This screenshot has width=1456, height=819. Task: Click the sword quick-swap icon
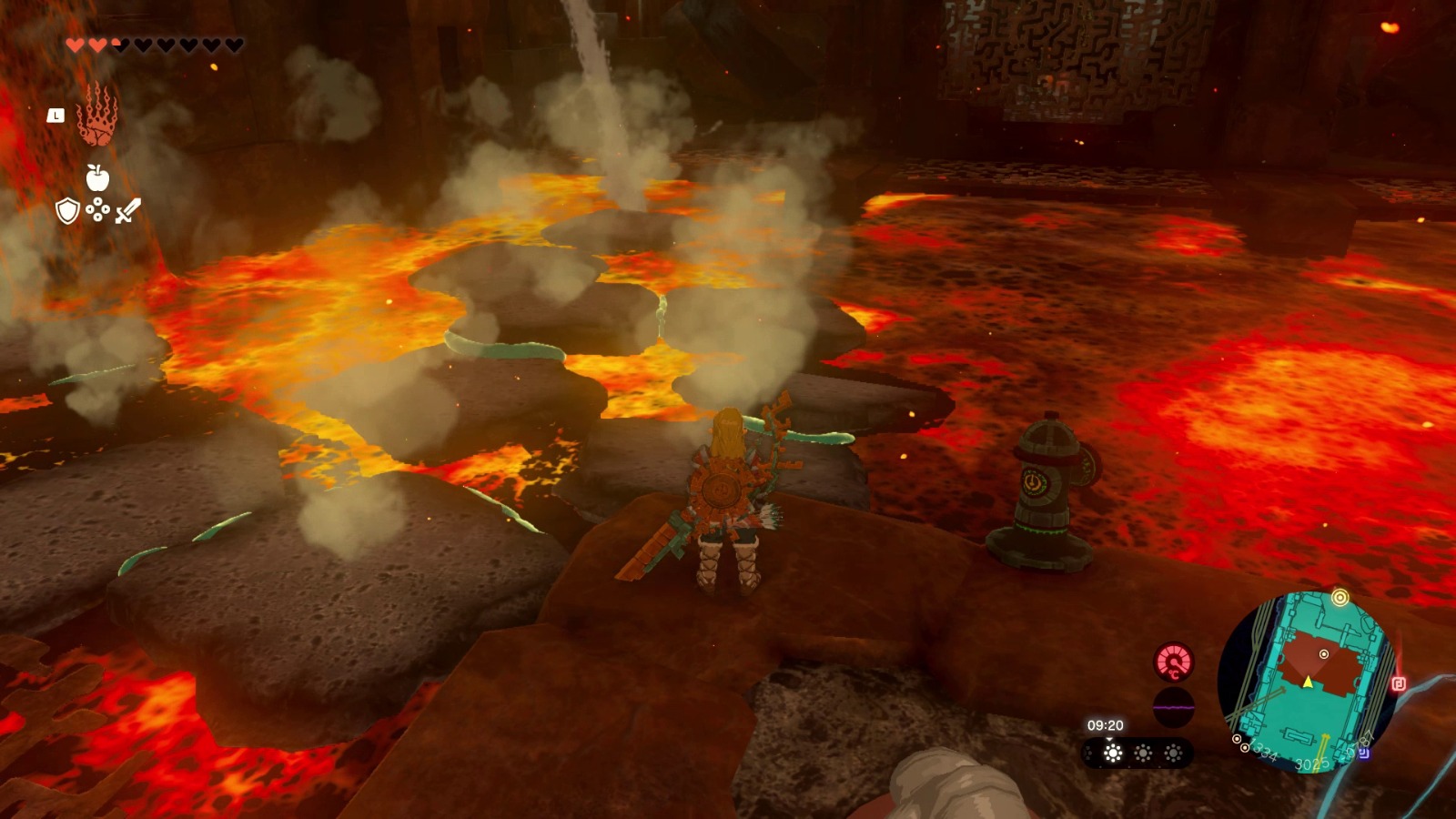(x=128, y=210)
